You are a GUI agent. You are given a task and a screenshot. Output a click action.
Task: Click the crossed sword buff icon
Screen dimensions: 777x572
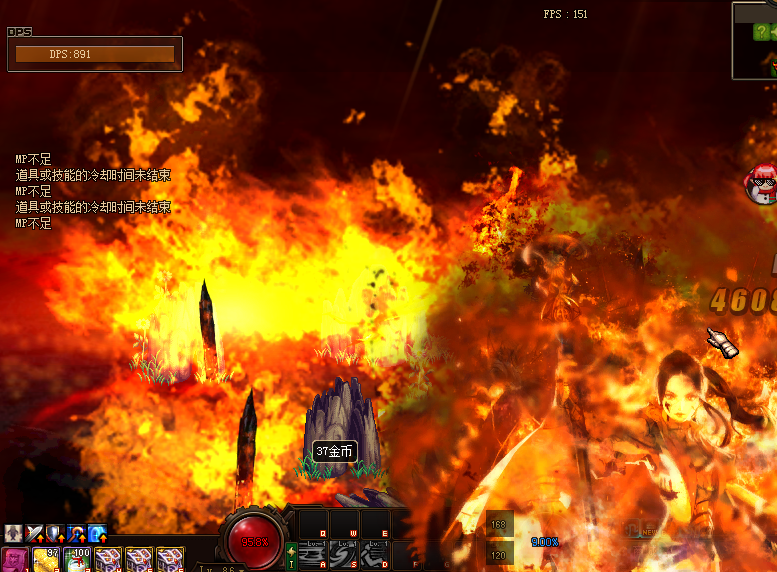[35, 534]
